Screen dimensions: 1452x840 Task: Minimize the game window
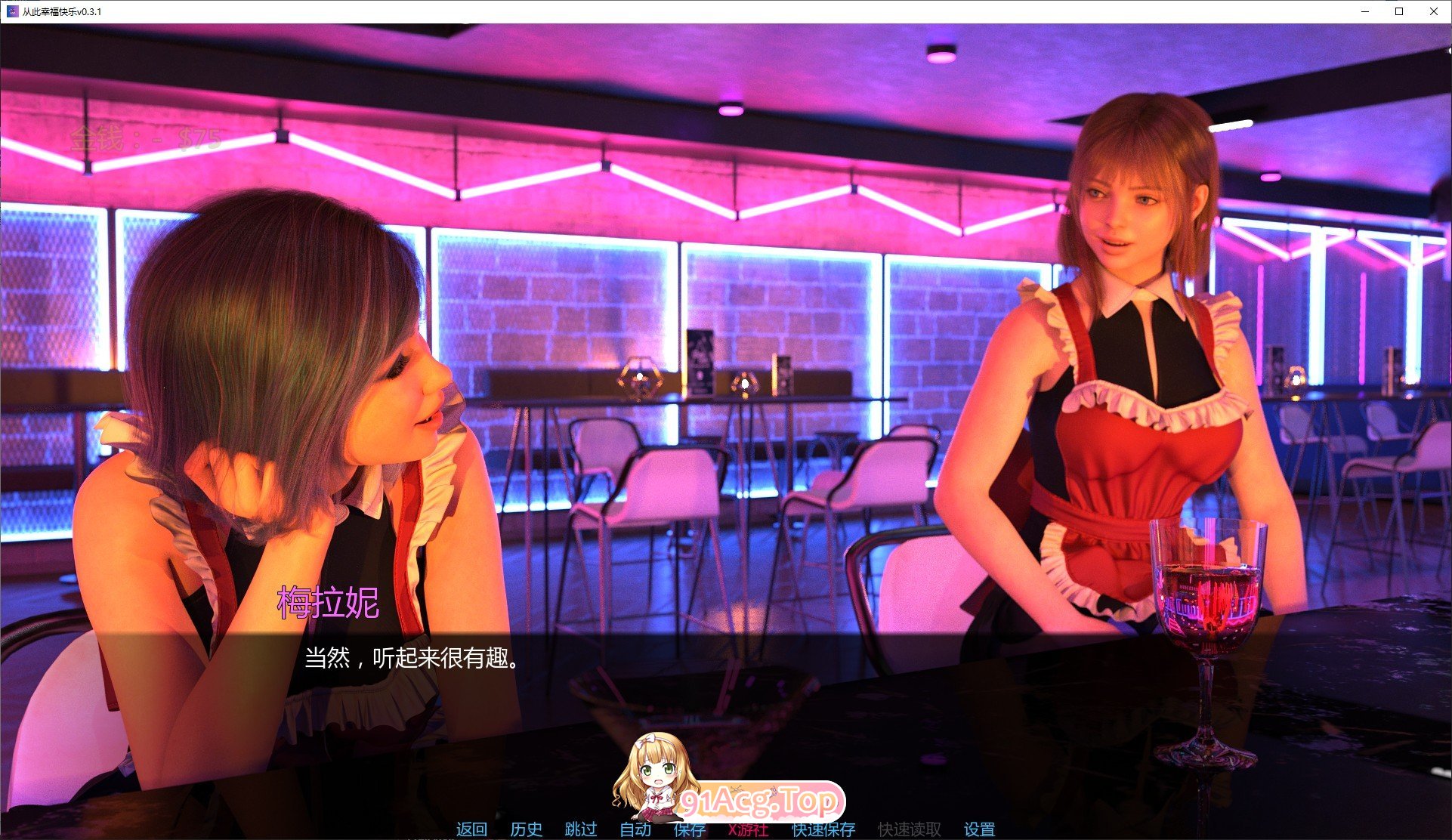1364,11
